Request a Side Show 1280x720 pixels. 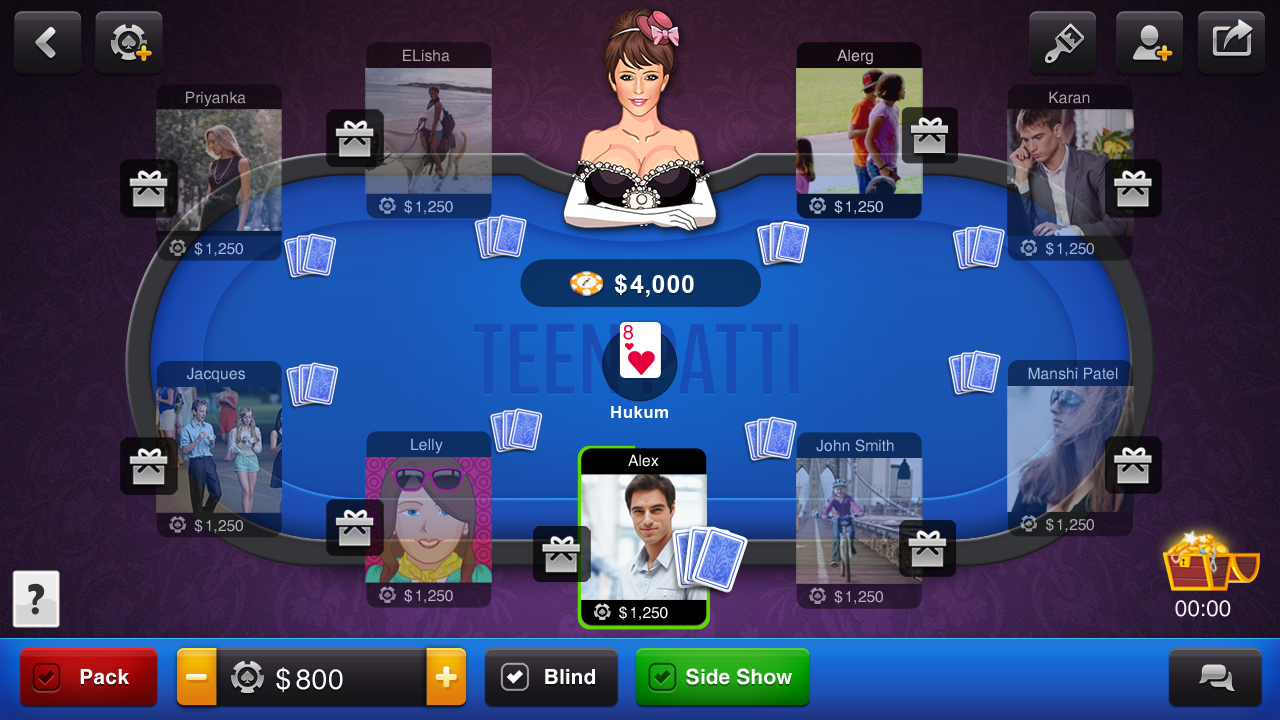[x=722, y=677]
